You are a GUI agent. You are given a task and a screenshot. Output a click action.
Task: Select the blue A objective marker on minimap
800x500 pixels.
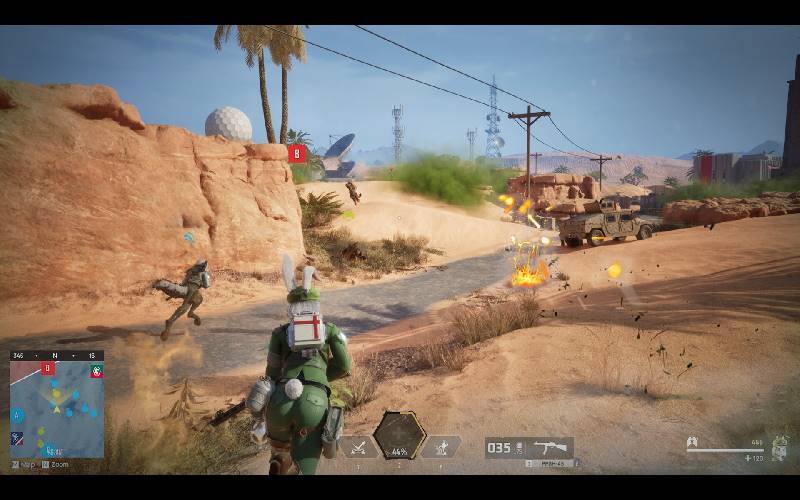[x=17, y=414]
